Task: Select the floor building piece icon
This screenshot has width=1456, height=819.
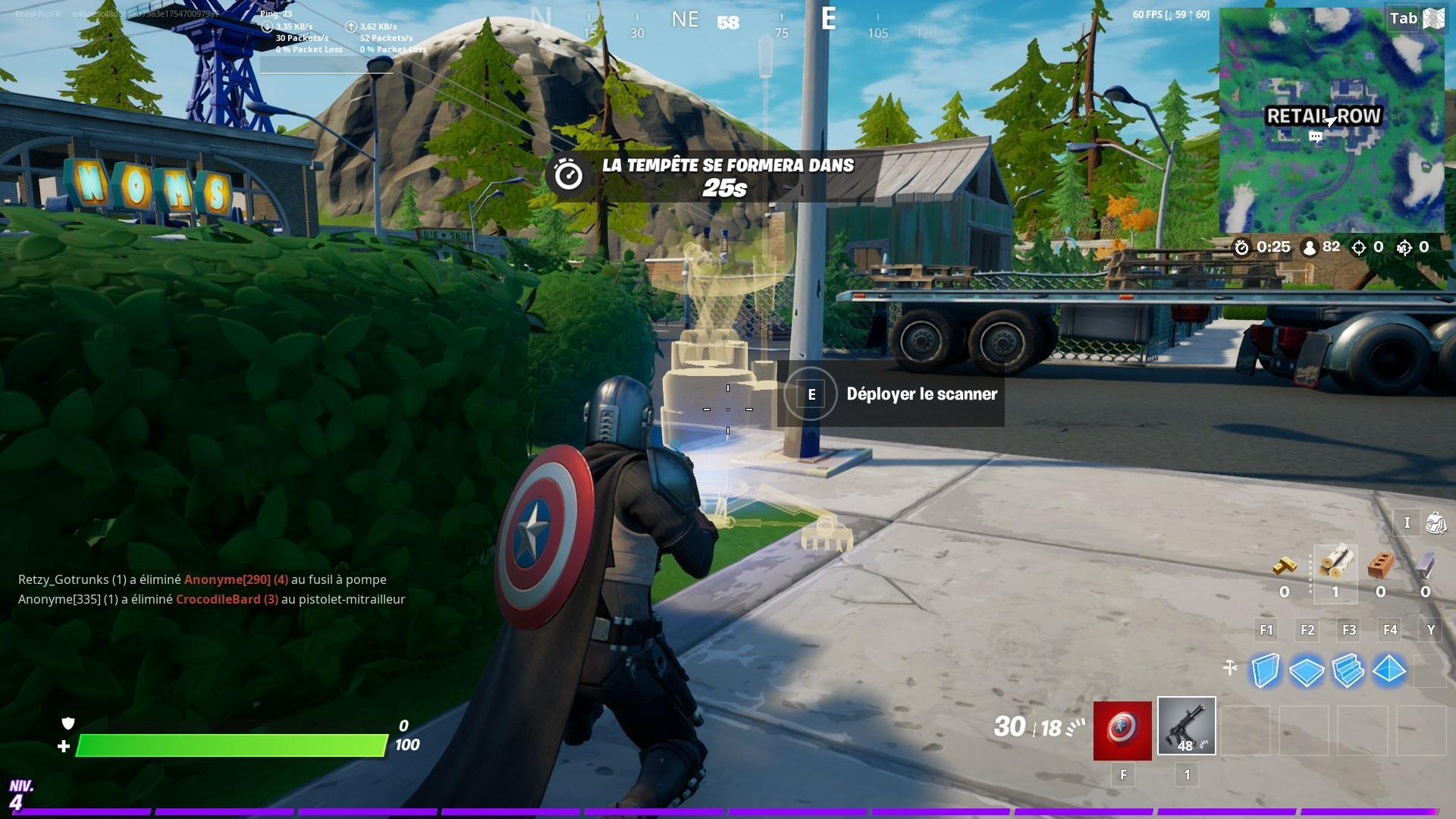Action: pyautogui.click(x=1307, y=670)
